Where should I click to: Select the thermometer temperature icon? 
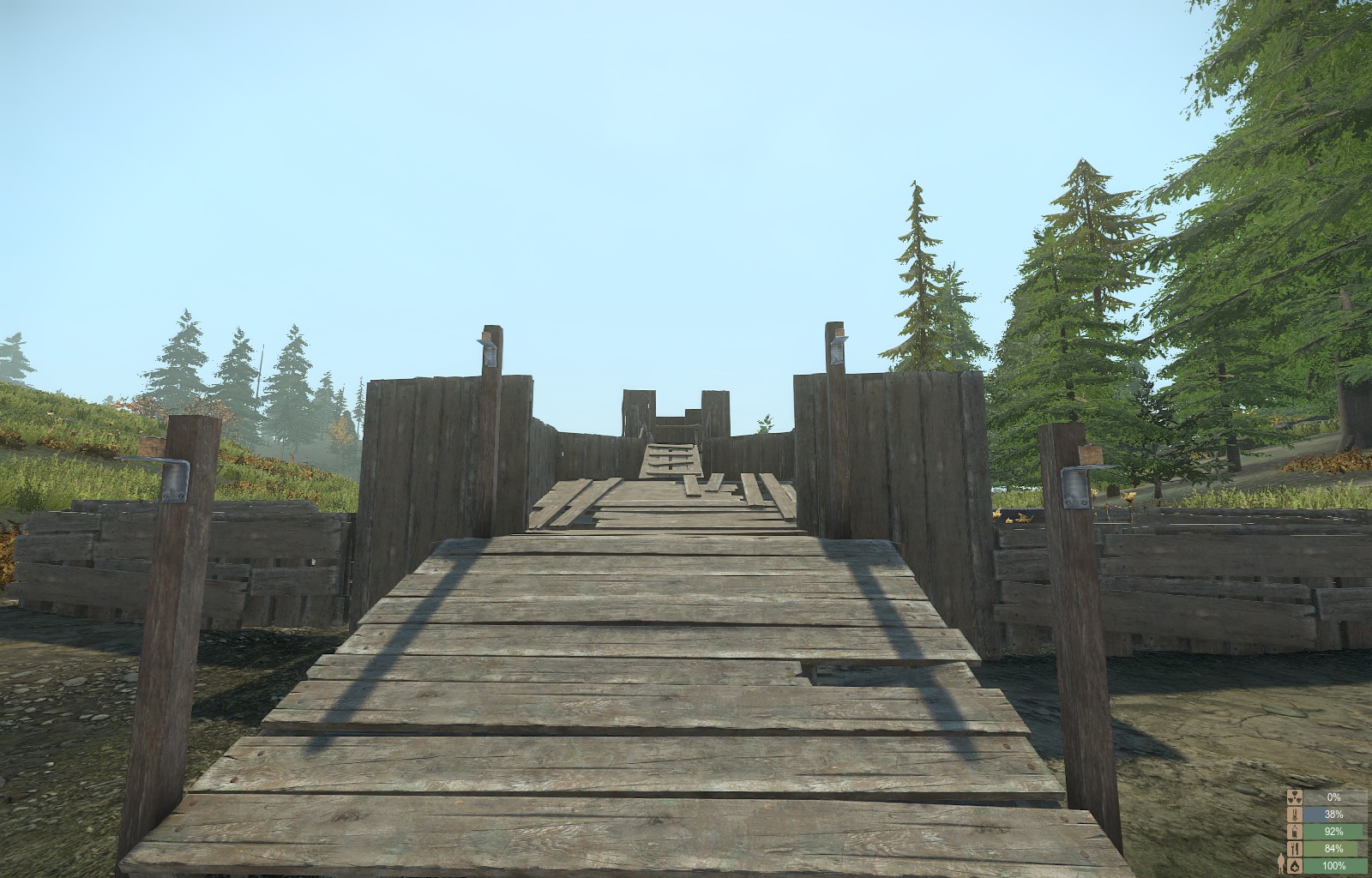point(1295,814)
